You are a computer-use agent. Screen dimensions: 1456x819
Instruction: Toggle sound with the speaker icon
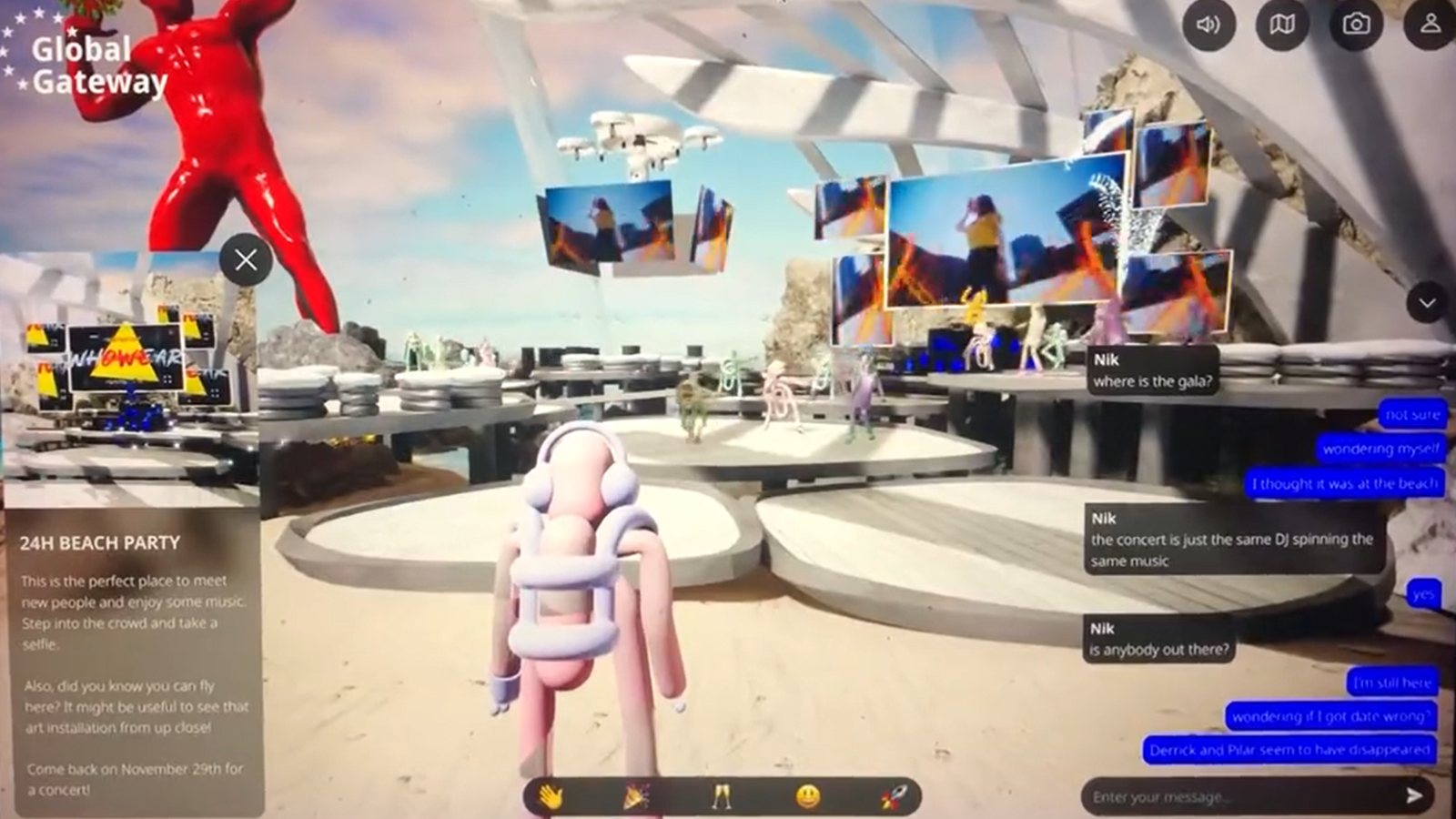coord(1208,25)
